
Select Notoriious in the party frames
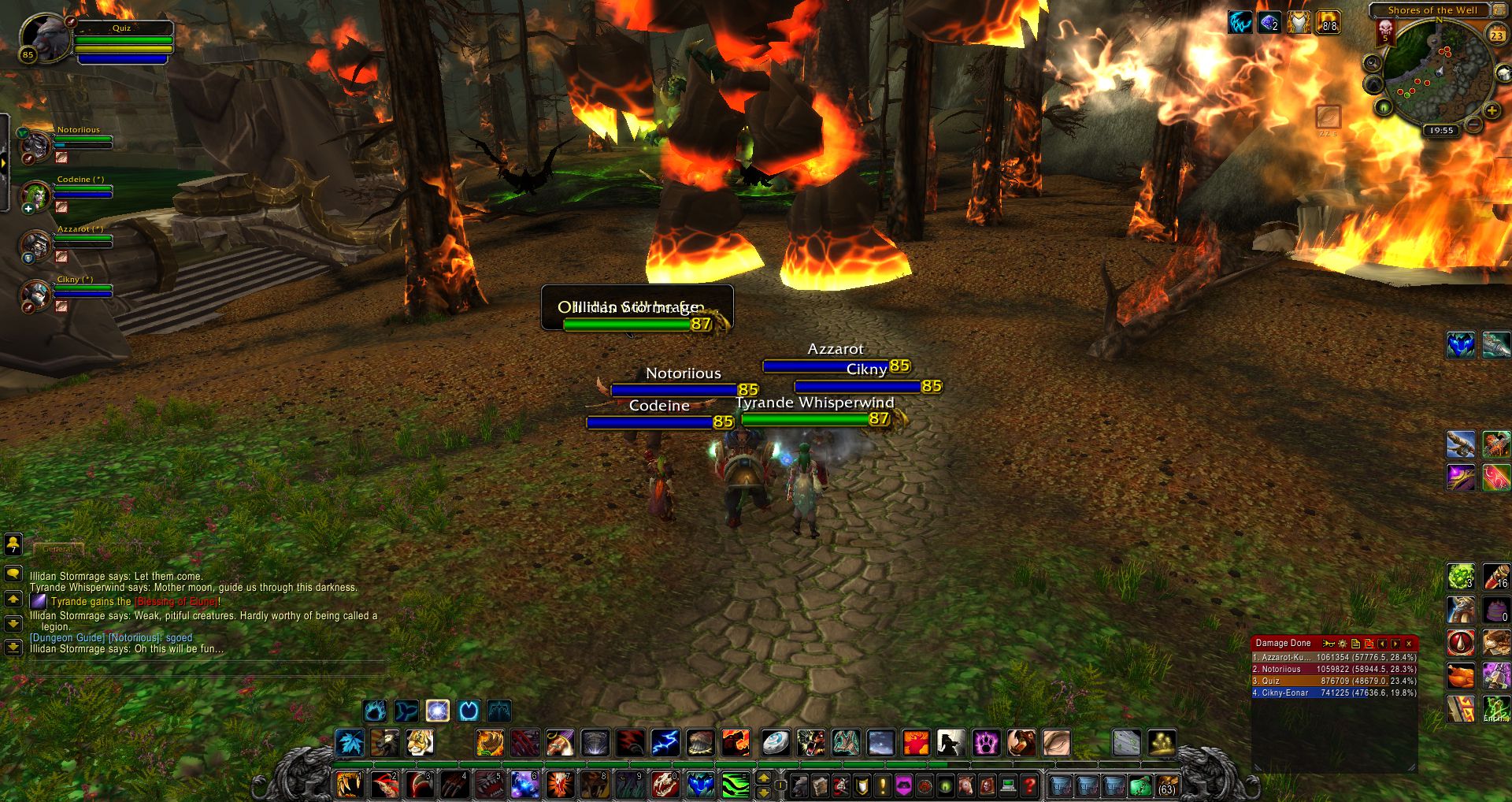36,147
